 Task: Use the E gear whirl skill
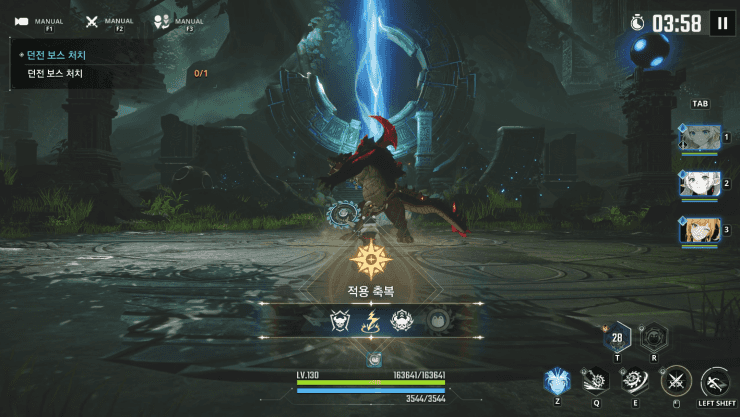pyautogui.click(x=635, y=380)
